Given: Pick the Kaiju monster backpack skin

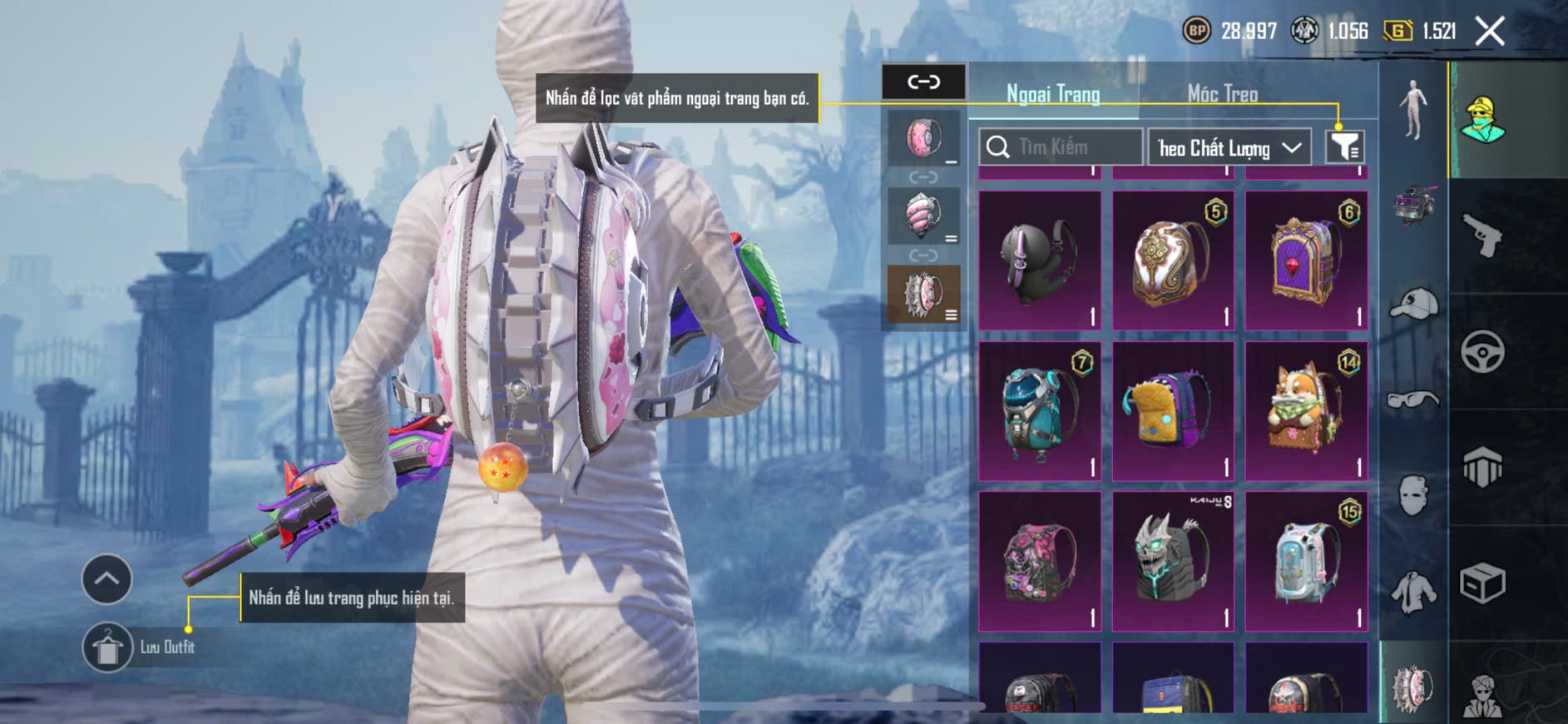Looking at the screenshot, I should pyautogui.click(x=1173, y=560).
